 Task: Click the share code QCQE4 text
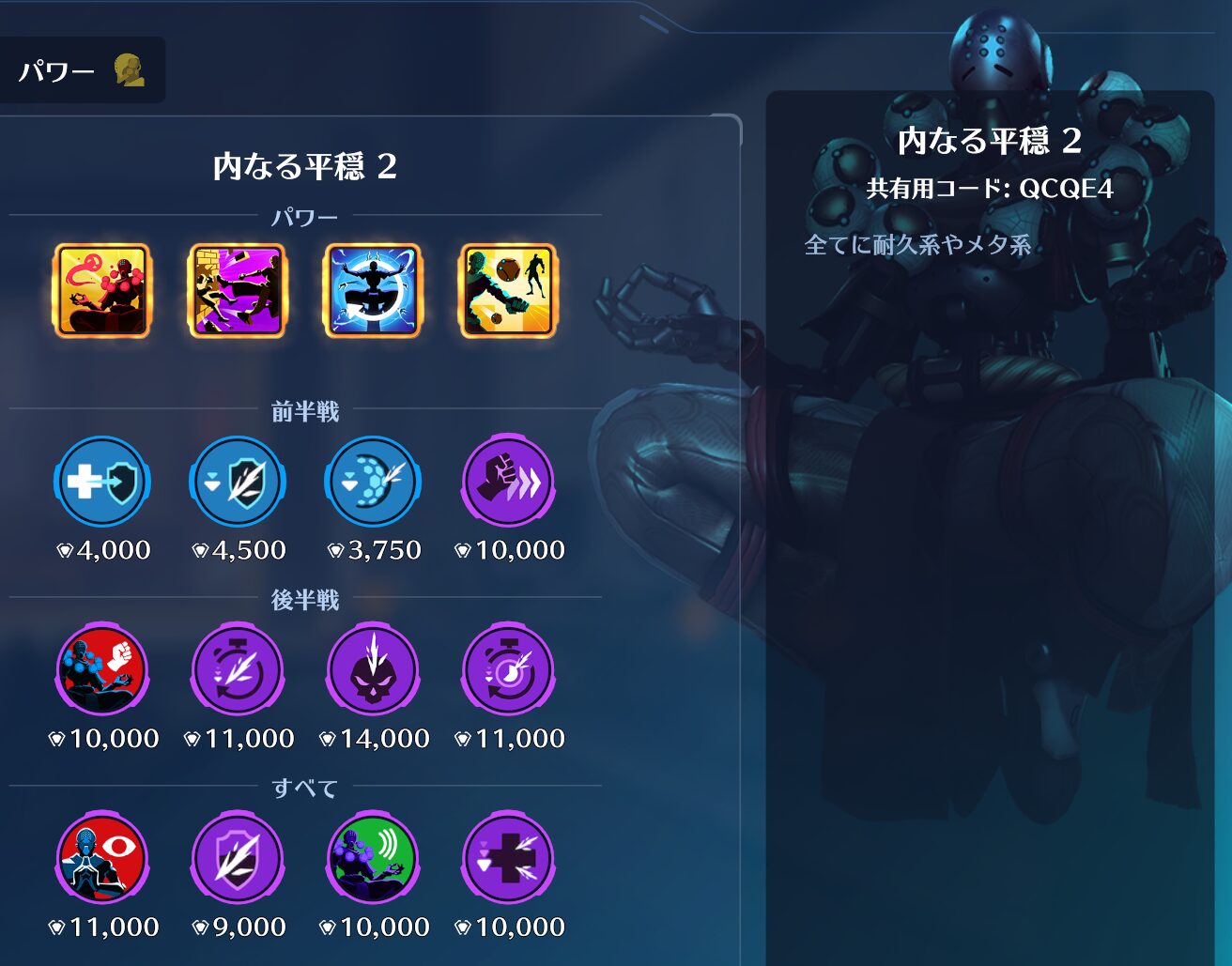pos(990,189)
